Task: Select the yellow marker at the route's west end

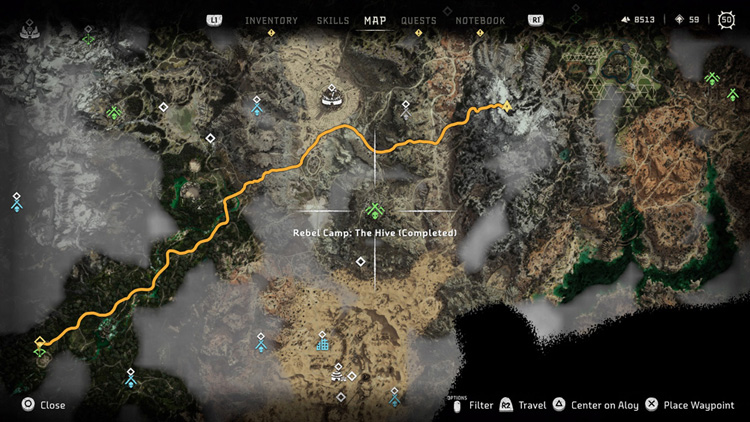Action: pyautogui.click(x=40, y=343)
